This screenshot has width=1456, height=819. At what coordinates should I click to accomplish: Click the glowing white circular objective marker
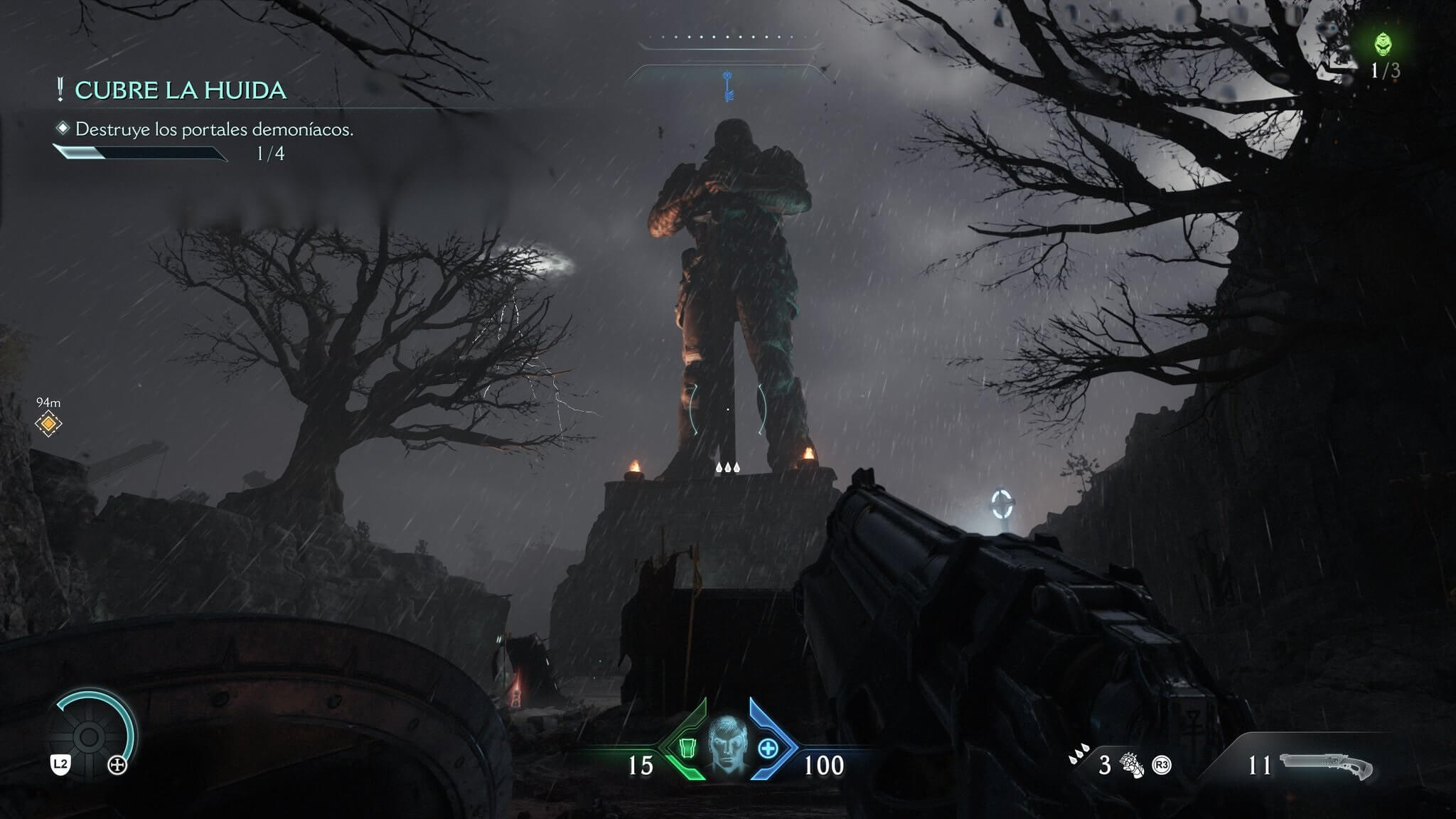pos(1002,503)
